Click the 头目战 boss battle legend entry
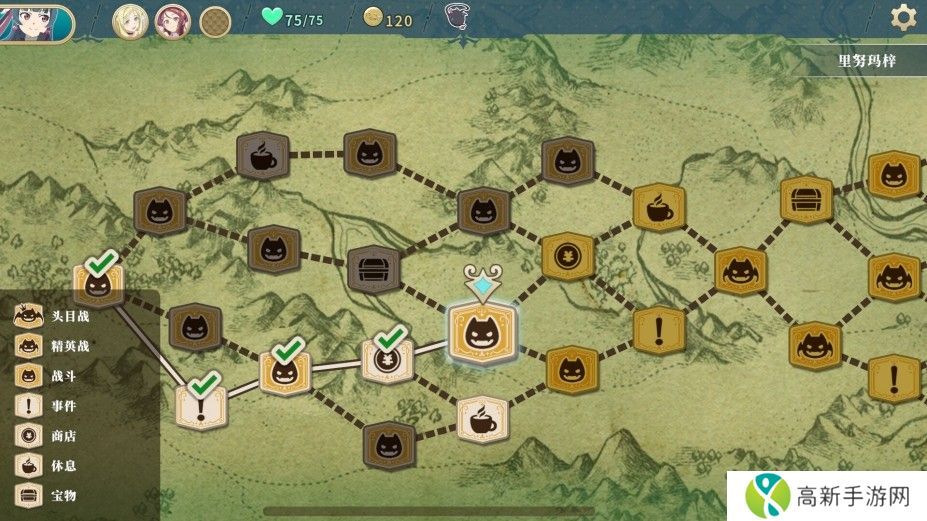This screenshot has height=521, width=927. [x=50, y=317]
